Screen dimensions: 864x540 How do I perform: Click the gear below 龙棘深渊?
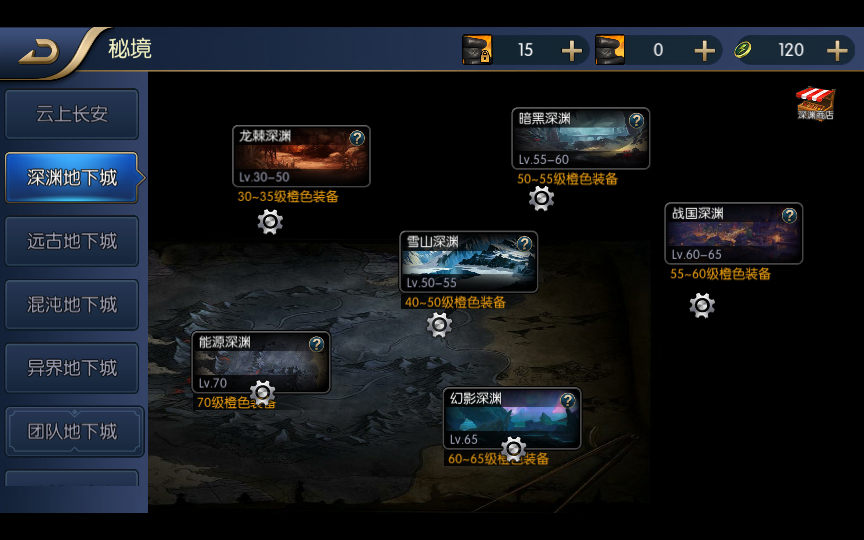tap(270, 222)
